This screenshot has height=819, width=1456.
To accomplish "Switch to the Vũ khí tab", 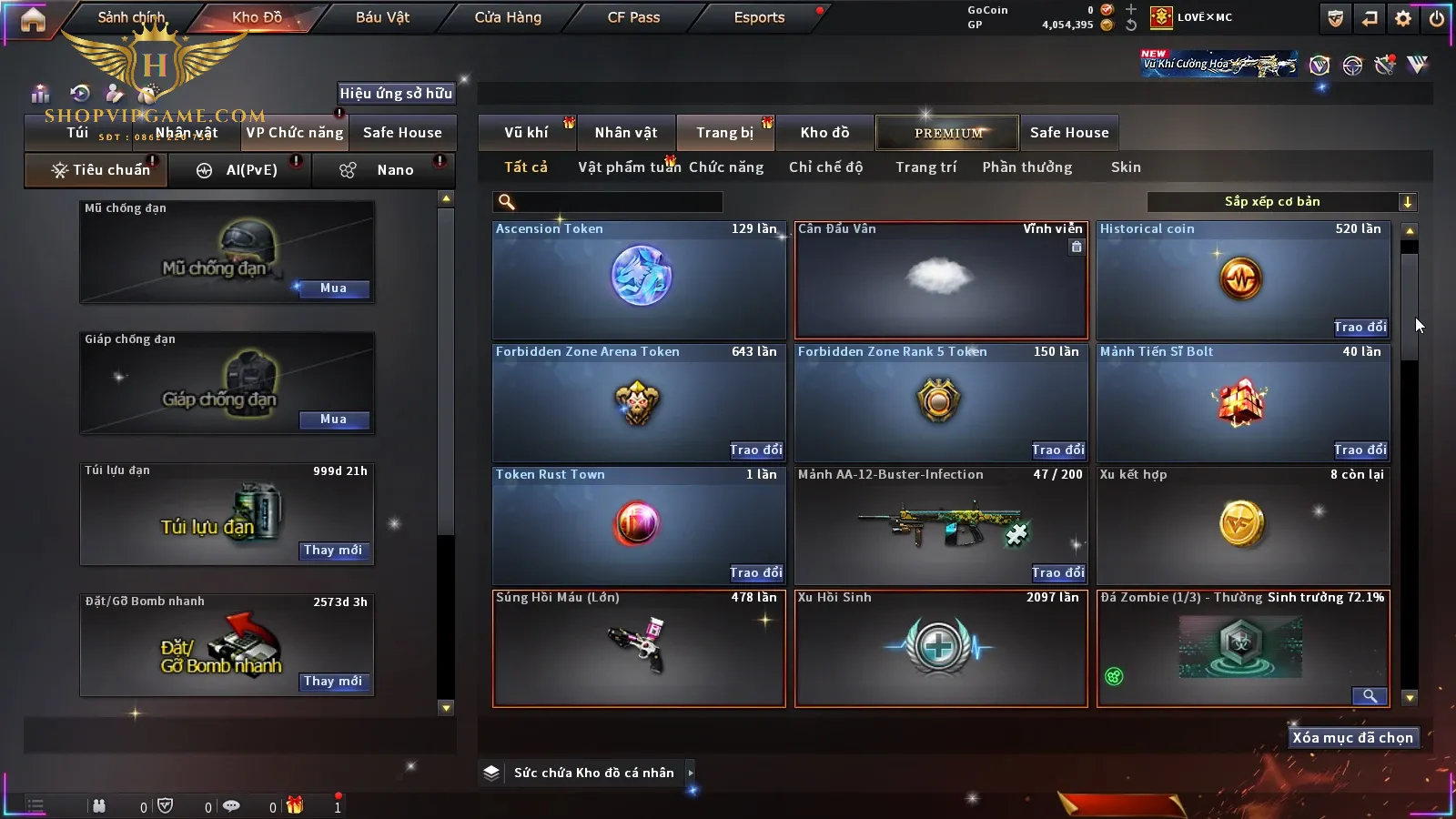I will tap(526, 133).
